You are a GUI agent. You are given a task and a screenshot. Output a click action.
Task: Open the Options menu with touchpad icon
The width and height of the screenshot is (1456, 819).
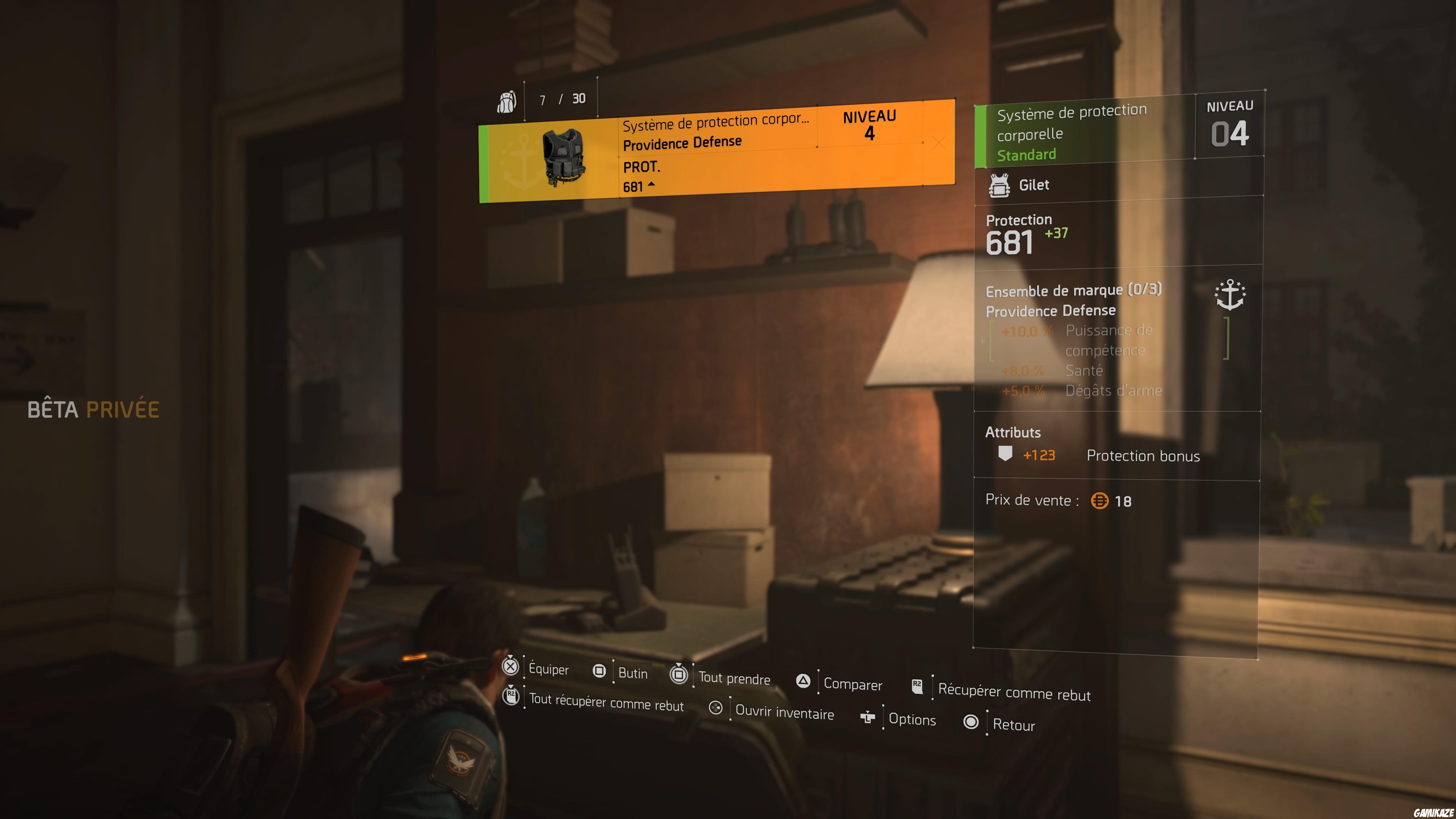pyautogui.click(x=867, y=717)
